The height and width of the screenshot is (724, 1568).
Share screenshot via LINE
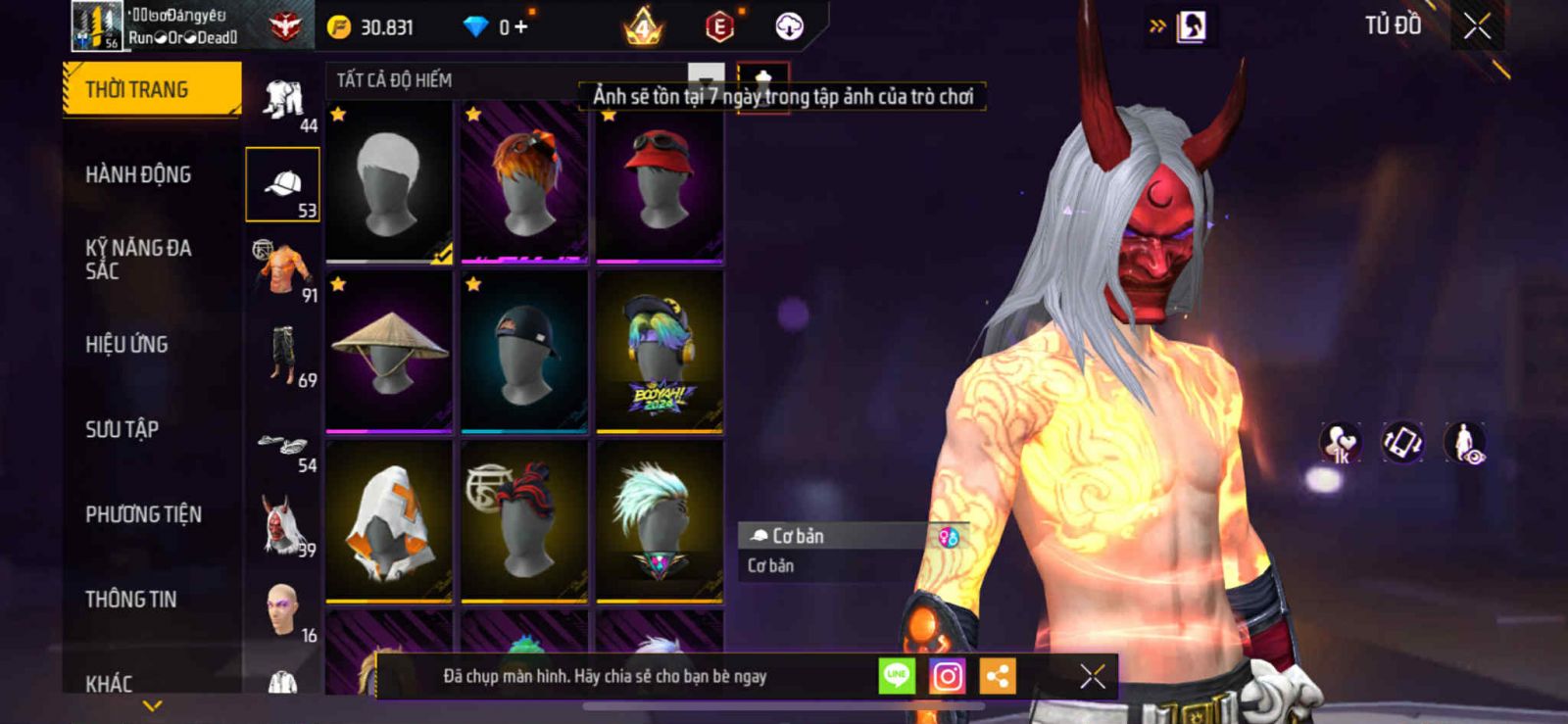pos(896,676)
